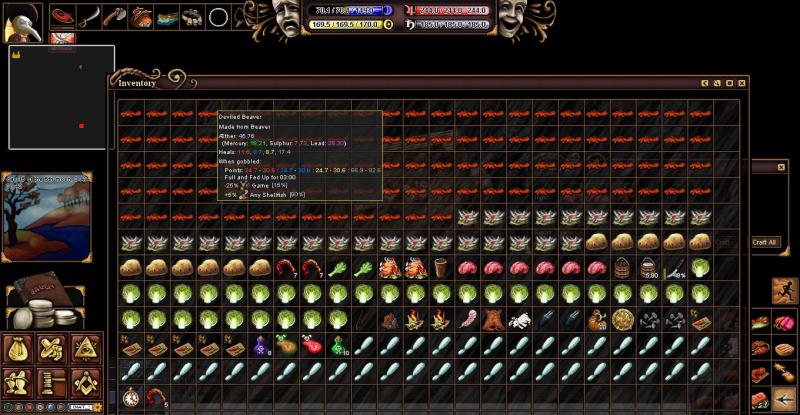Select the pocket watch item
Viewport: 800px width, 415px height.
coord(130,397)
